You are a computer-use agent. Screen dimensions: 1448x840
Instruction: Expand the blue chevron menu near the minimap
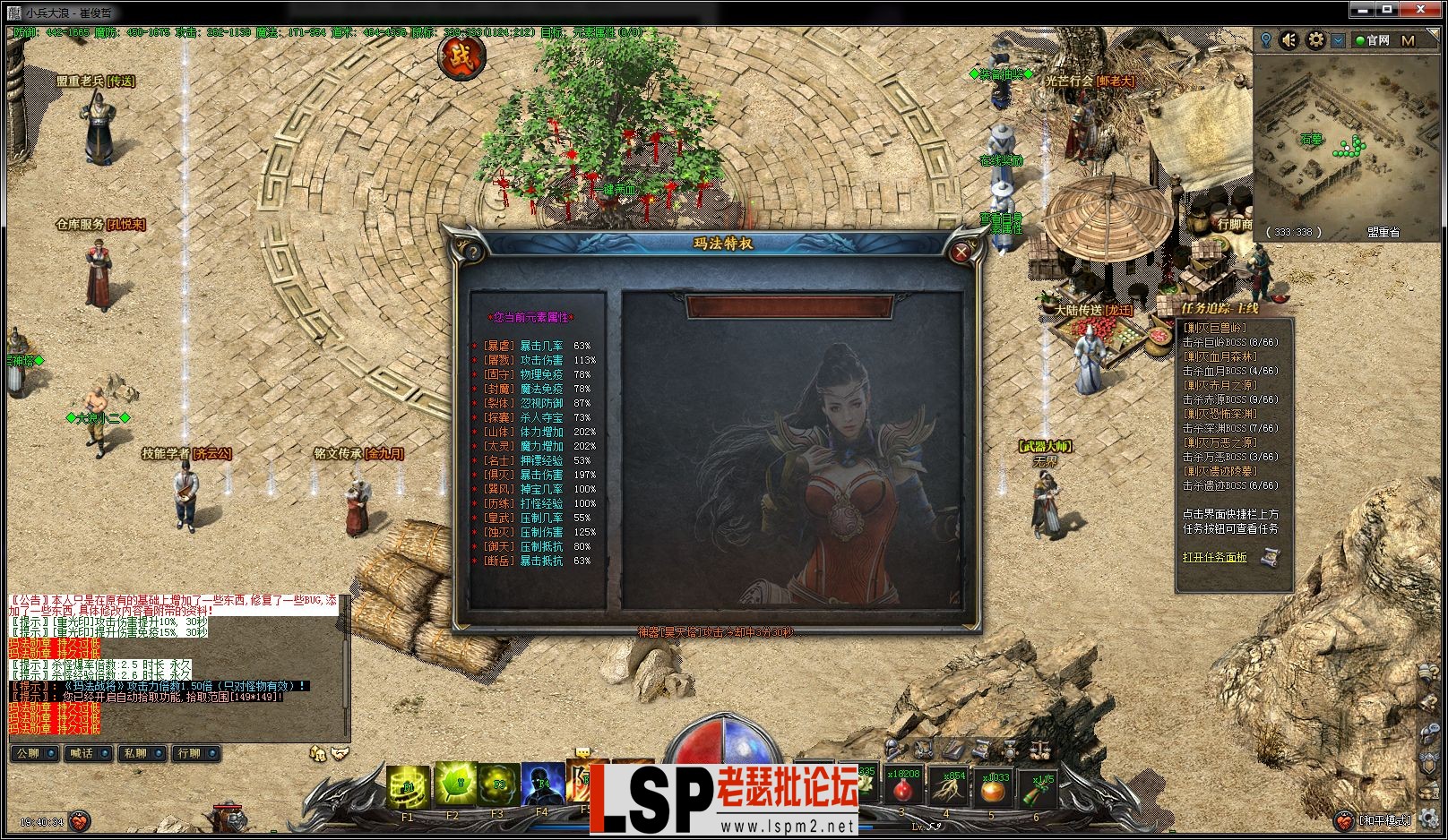[x=1338, y=41]
